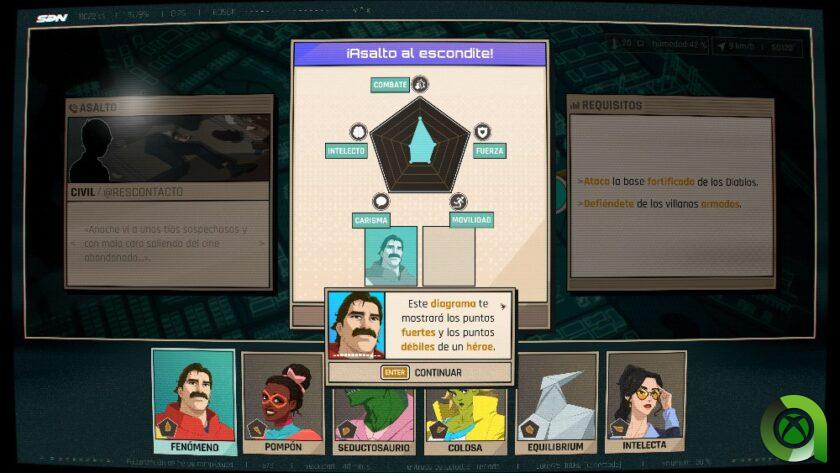This screenshot has height=473, width=840.
Task: Select the Intelecta hero card
Action: [645, 397]
